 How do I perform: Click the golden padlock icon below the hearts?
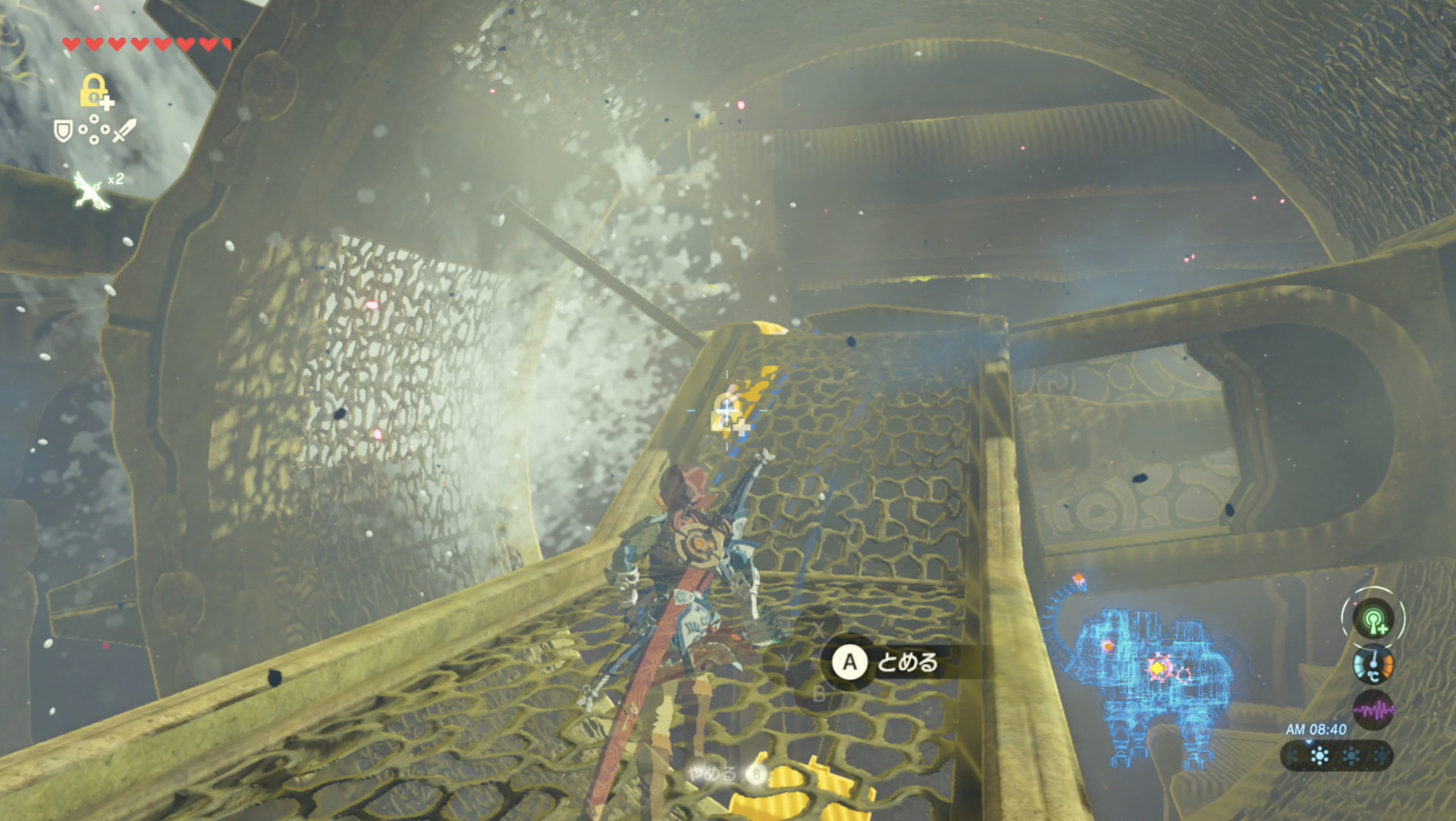pos(94,90)
